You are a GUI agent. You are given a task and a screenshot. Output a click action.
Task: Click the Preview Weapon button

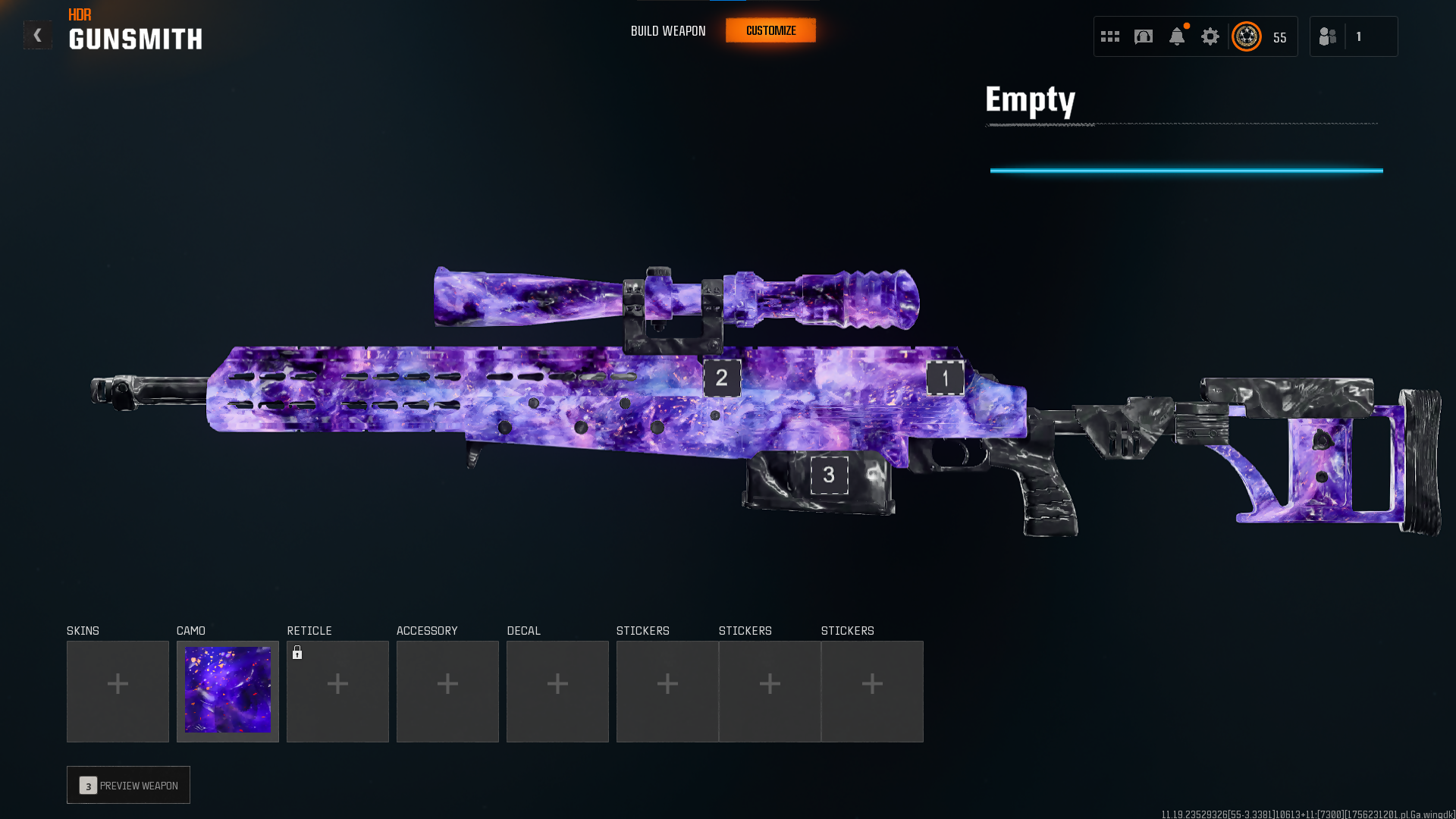[128, 785]
